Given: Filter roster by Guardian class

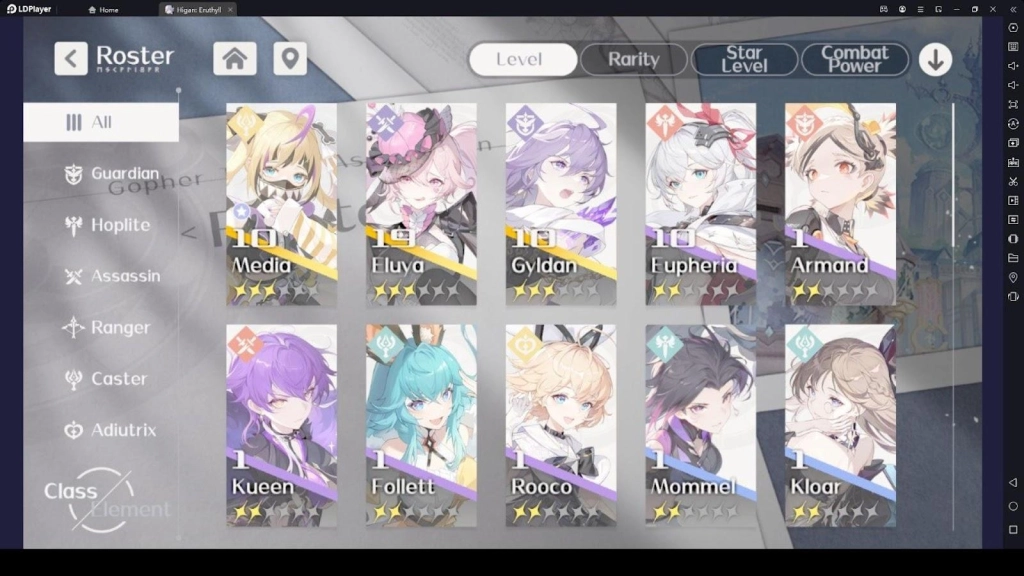Looking at the screenshot, I should point(112,174).
